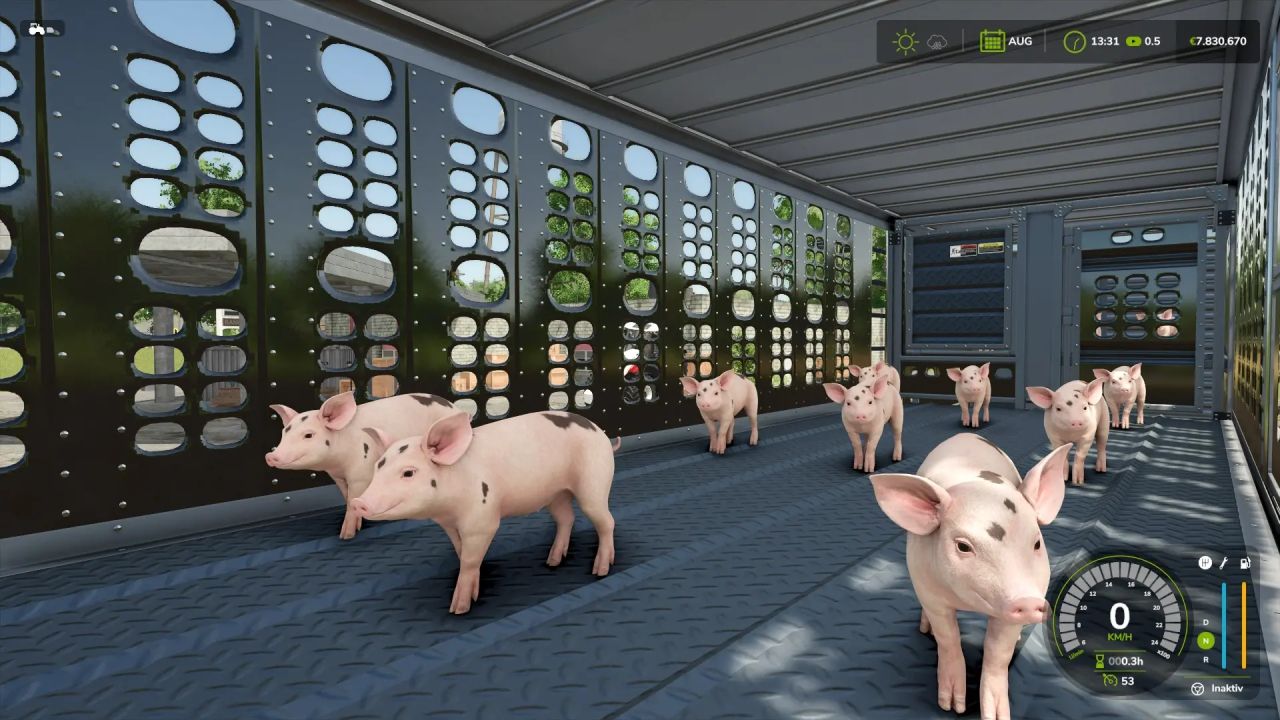Click the hourglass operating hours icon

click(x=1100, y=661)
